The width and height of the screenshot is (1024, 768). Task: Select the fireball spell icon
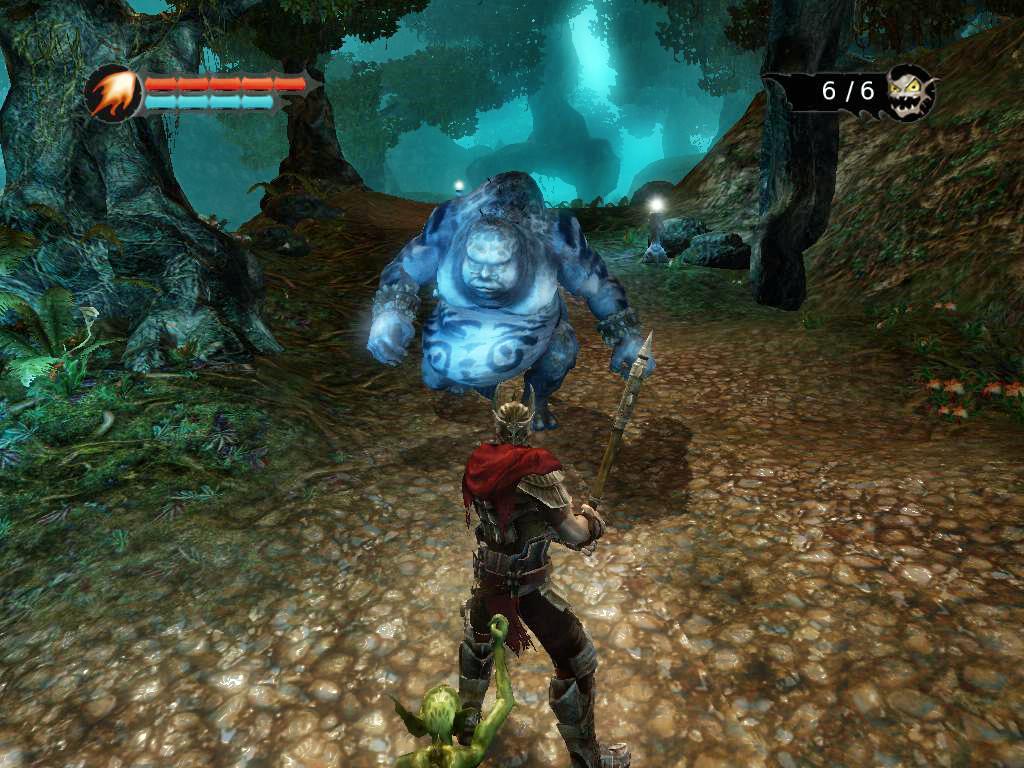coord(114,93)
